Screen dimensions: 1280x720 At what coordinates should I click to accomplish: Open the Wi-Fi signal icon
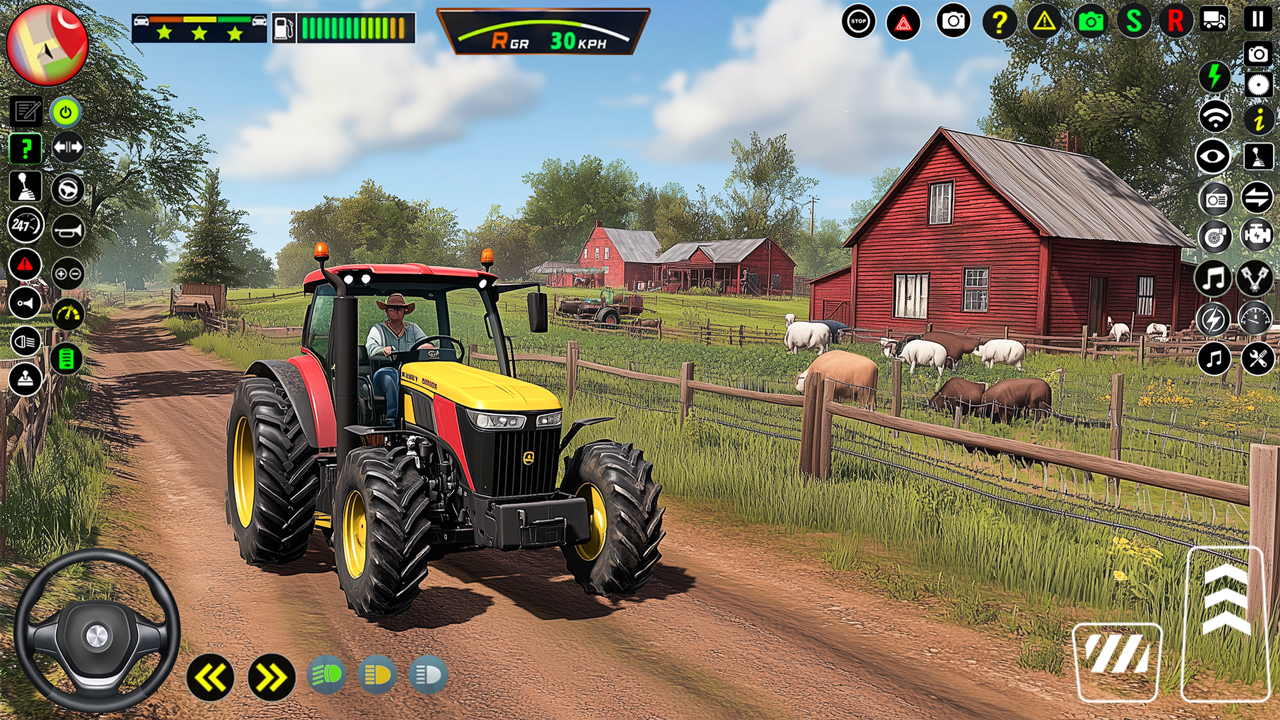(x=1213, y=118)
